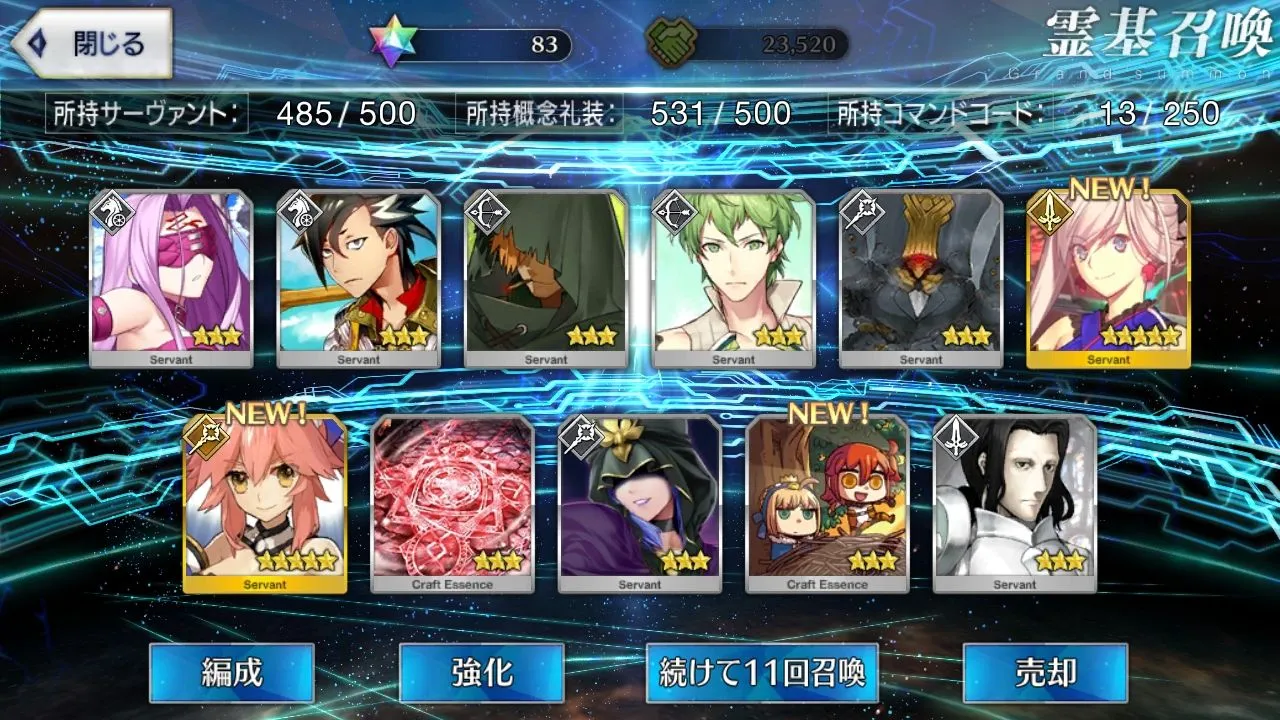The image size is (1280, 720).
Task: Open the 編成 formation menu
Action: (232, 672)
